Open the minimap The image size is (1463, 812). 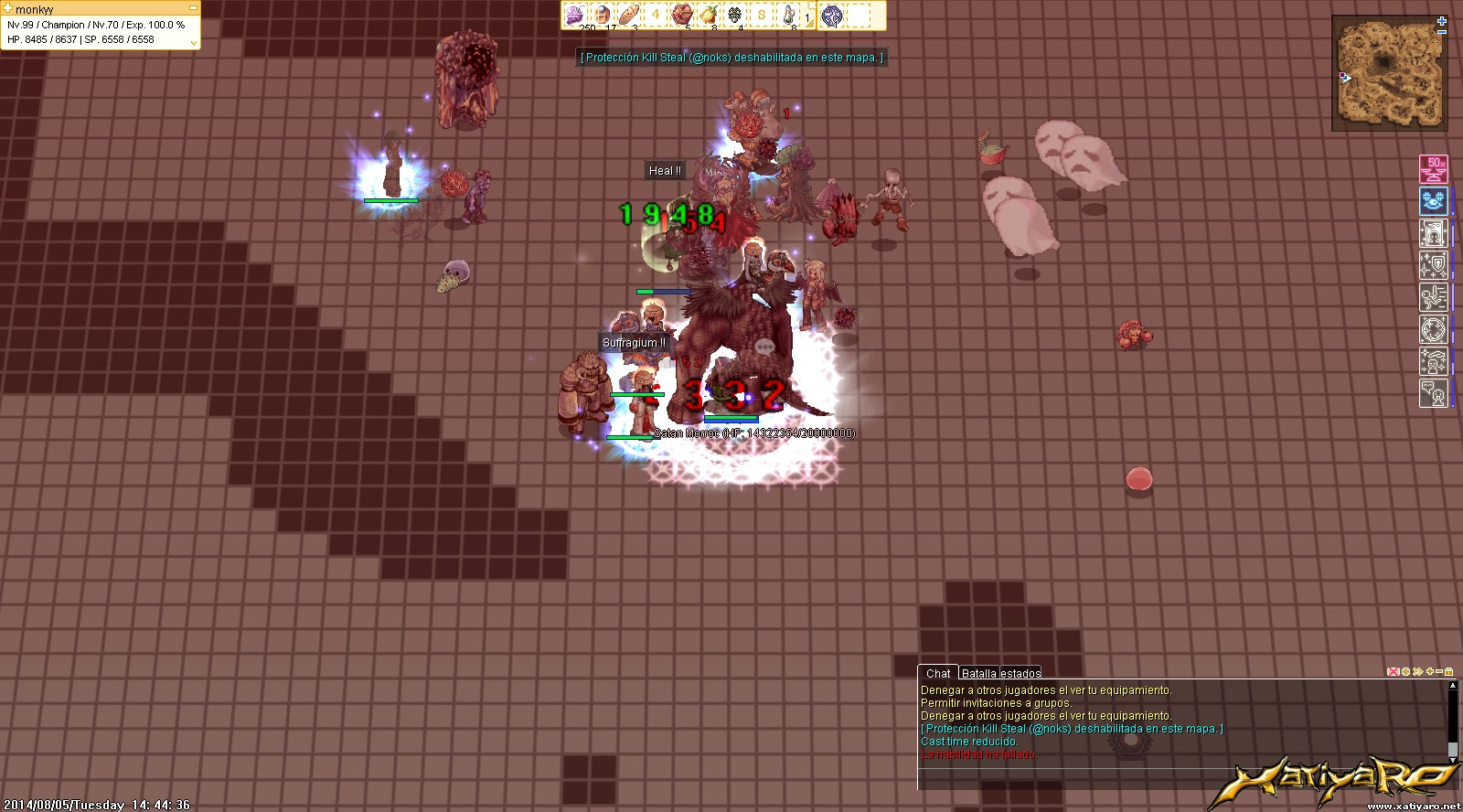click(x=1390, y=75)
